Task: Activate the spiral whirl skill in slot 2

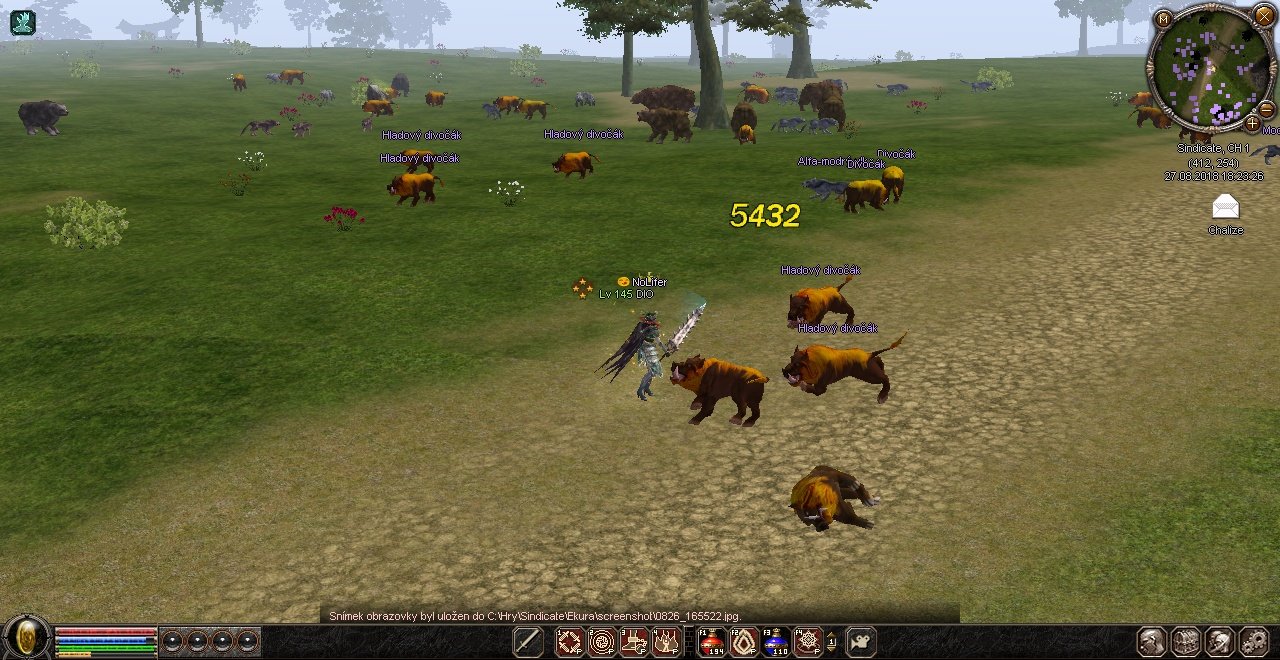Action: click(602, 642)
